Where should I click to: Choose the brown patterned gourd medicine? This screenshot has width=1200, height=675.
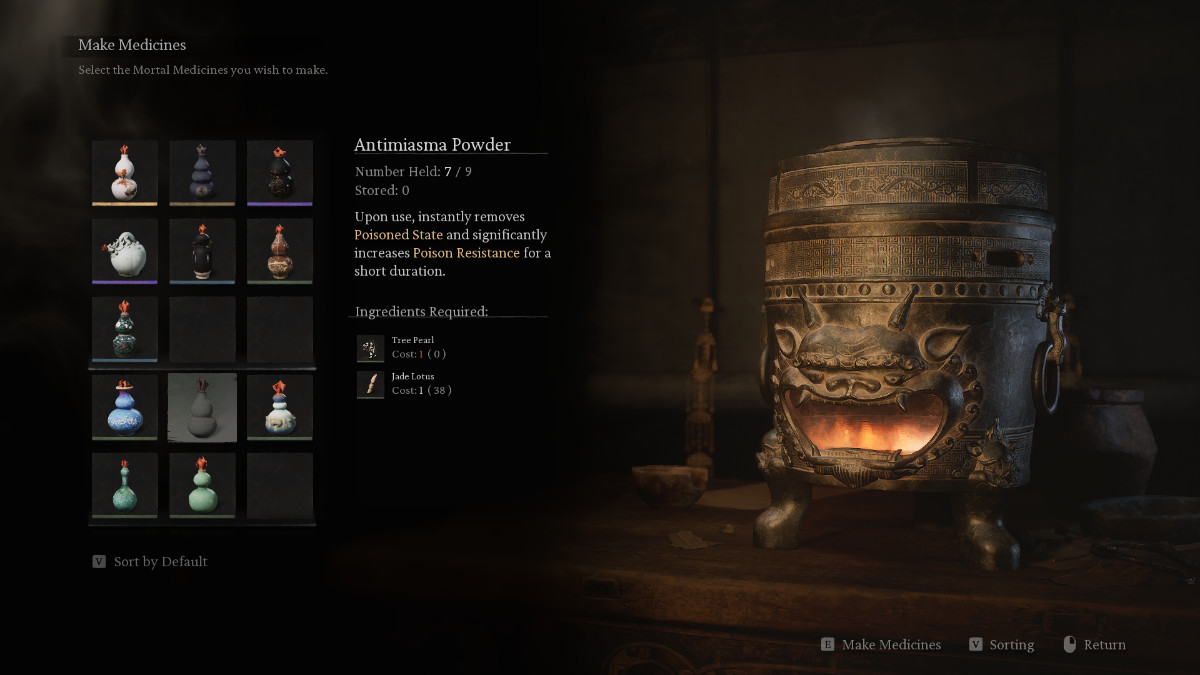[280, 250]
